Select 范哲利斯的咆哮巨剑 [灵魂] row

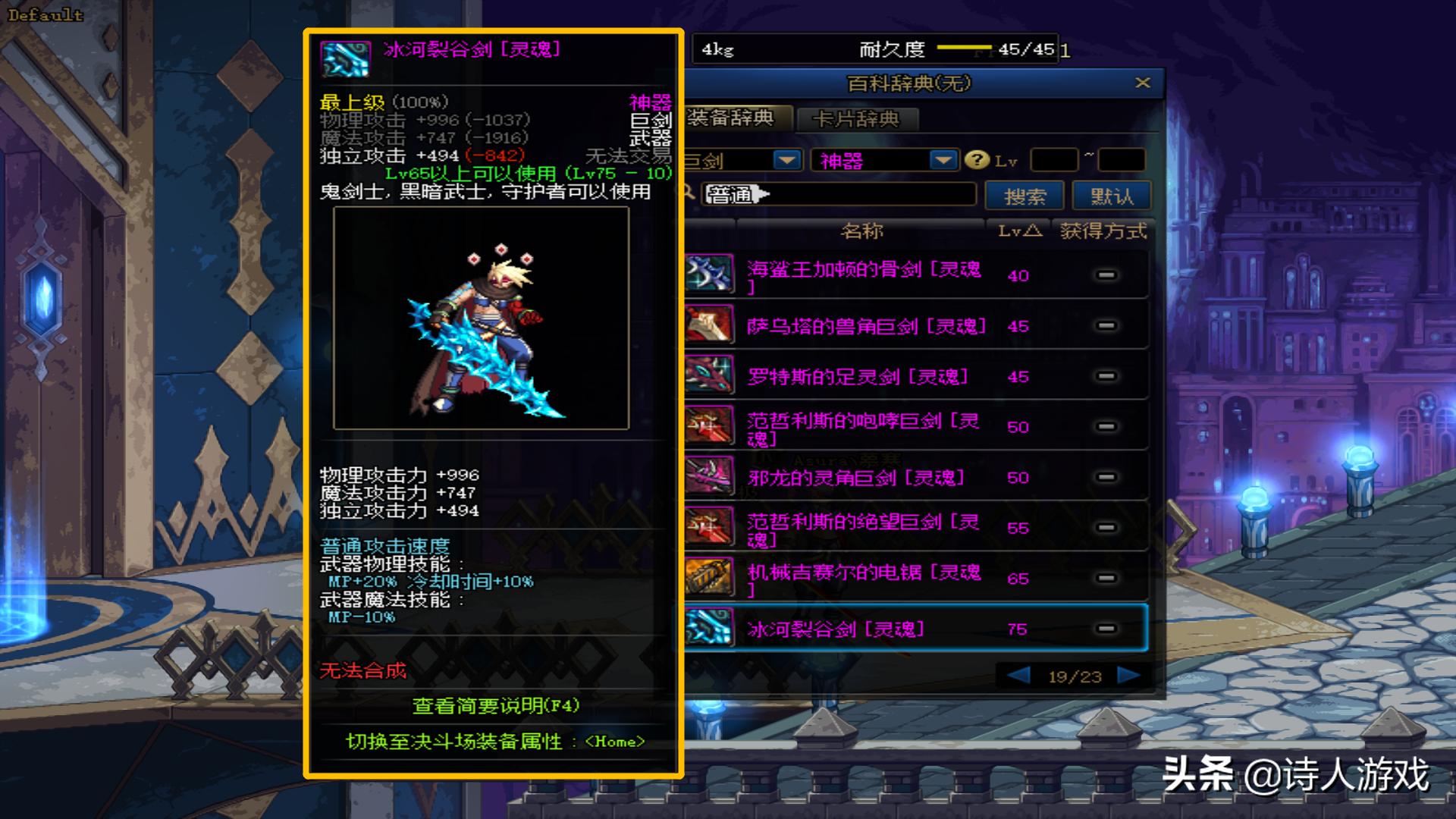click(863, 427)
